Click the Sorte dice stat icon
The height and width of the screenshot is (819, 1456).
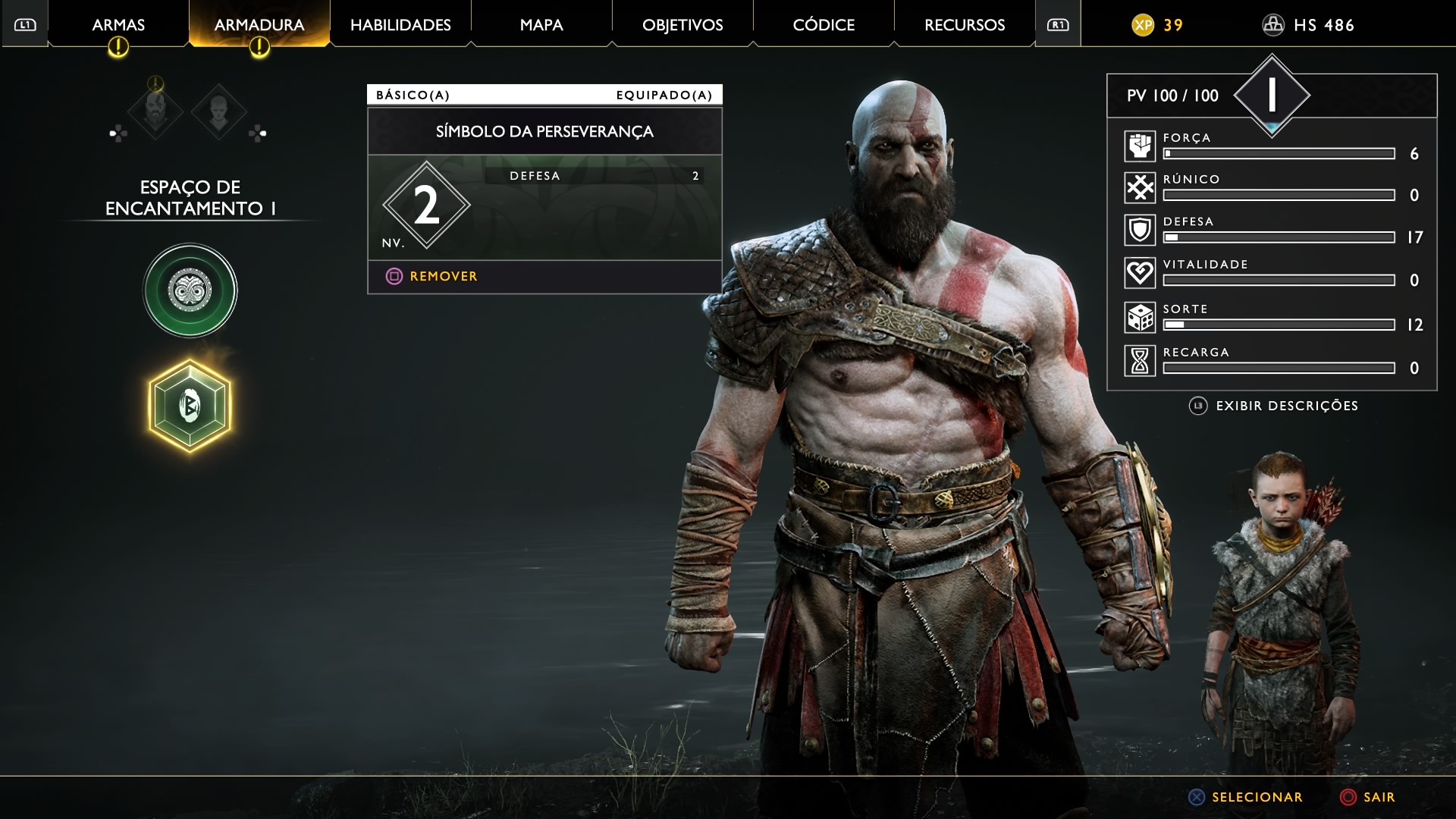[x=1140, y=318]
